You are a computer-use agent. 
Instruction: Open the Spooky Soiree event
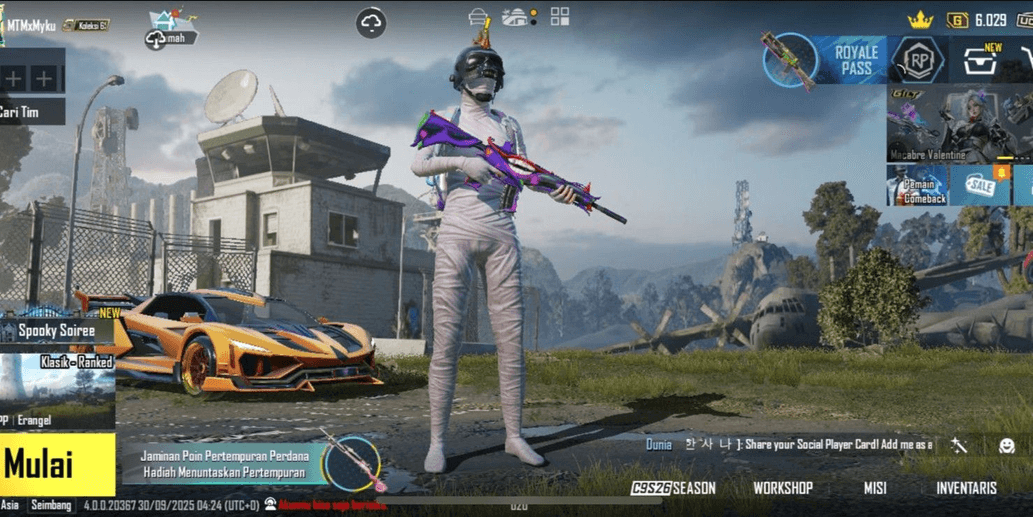coord(57,330)
